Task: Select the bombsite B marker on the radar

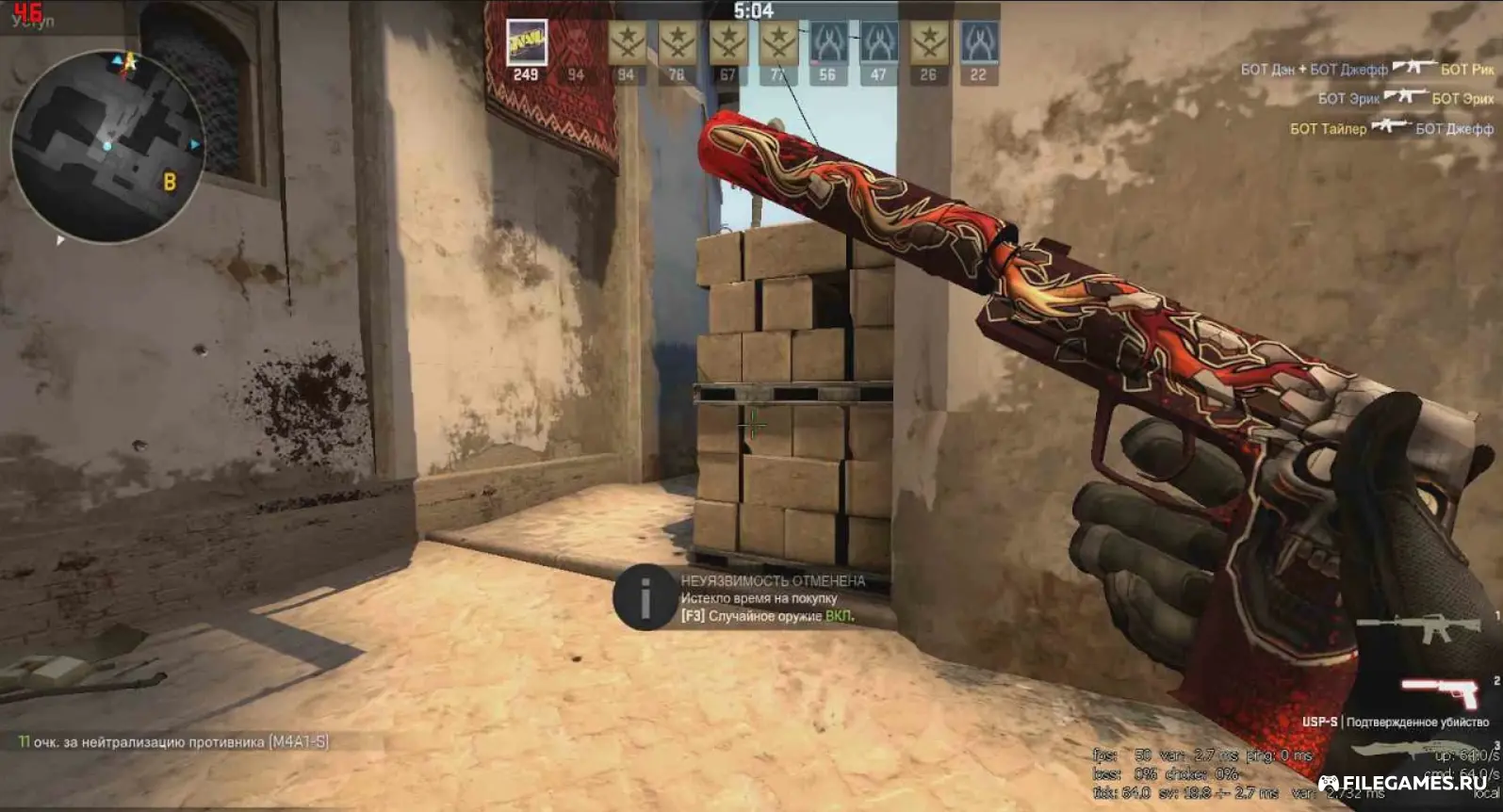Action: 170,182
